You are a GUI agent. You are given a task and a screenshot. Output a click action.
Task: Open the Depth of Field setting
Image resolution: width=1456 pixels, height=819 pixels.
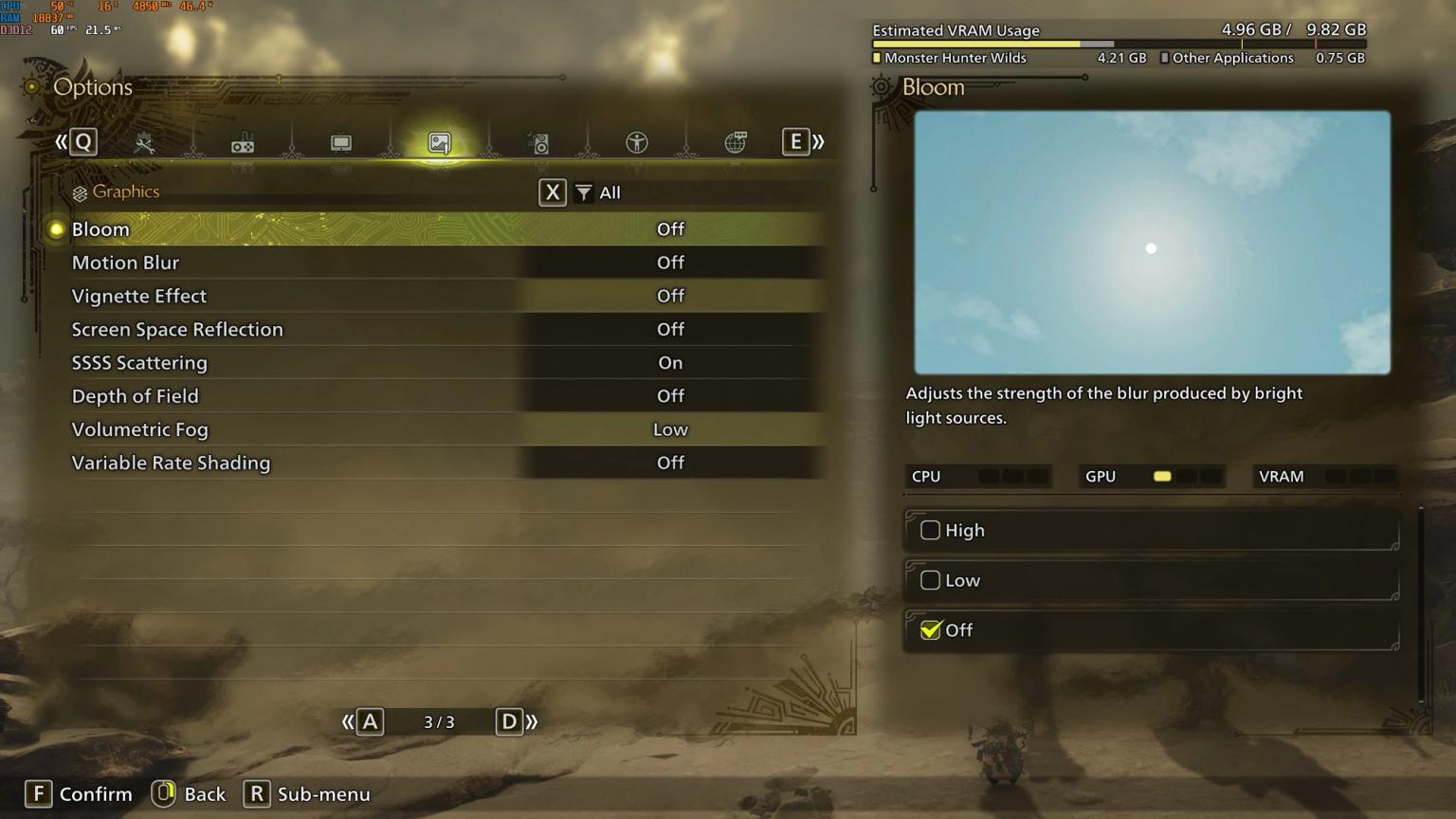coord(436,396)
